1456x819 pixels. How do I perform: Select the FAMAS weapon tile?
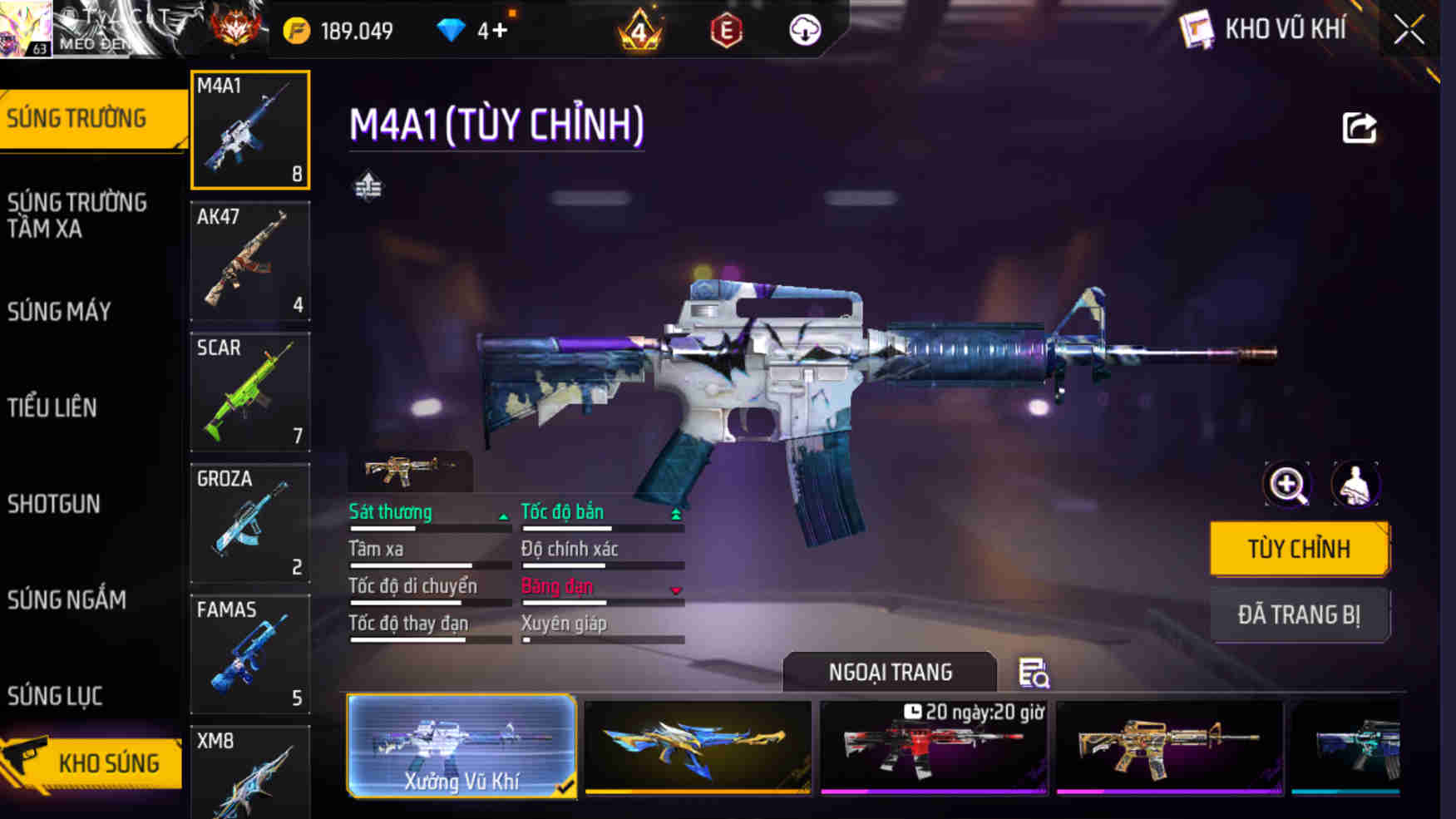point(250,654)
